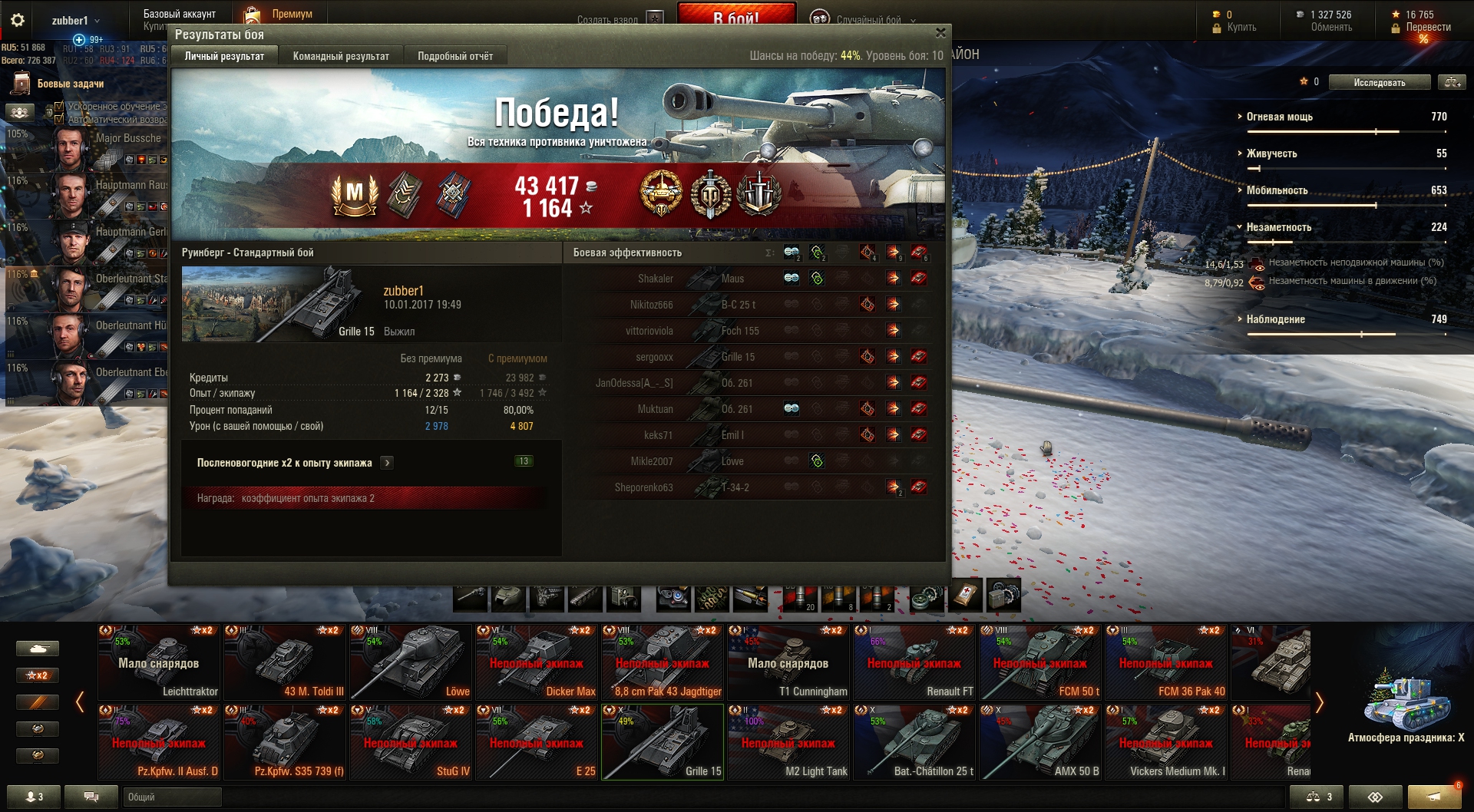Expand the Огневая мощь parameter
The width and height of the screenshot is (1474, 812).
pyautogui.click(x=1279, y=117)
